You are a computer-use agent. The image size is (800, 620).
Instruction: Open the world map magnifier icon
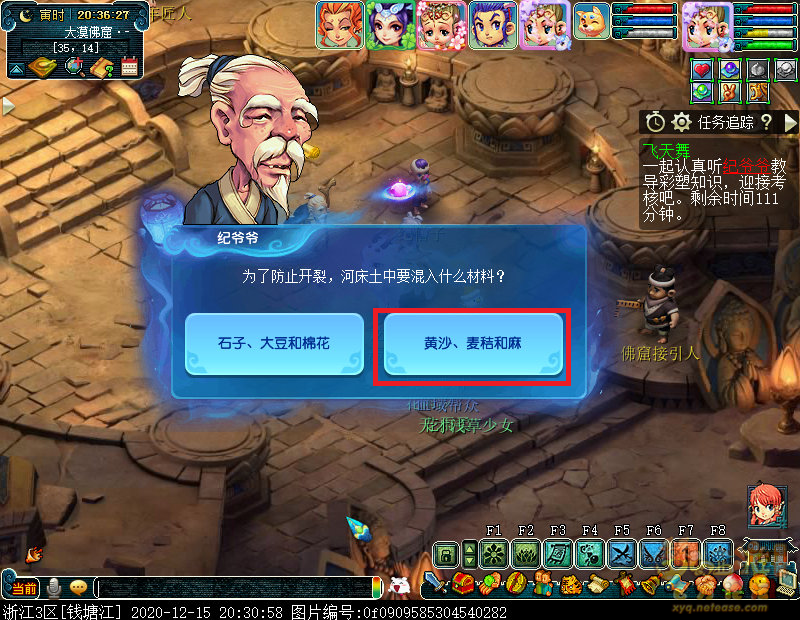click(x=73, y=67)
